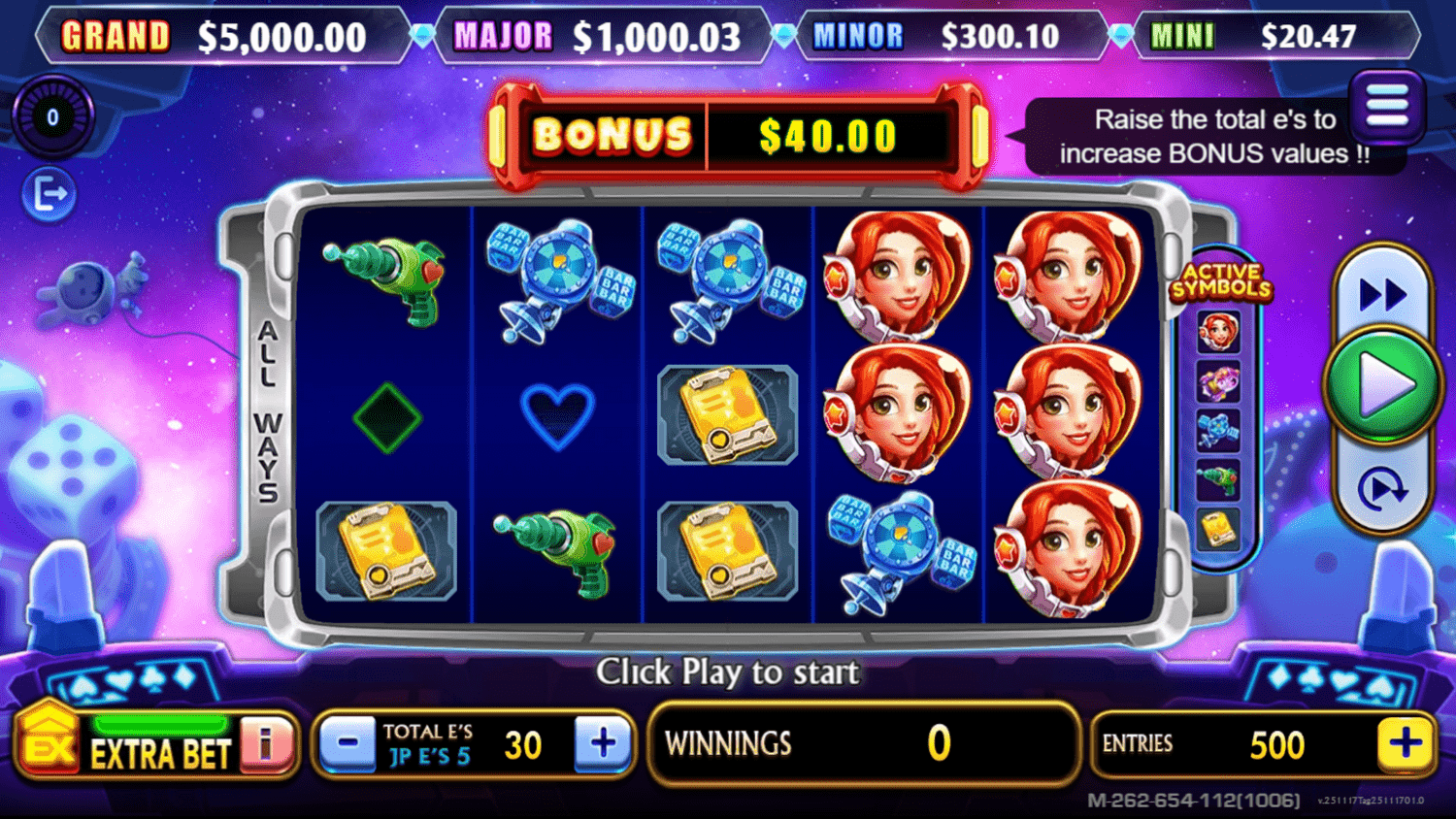Screen dimensions: 1456x819
Task: Decrease total E's with the minus button
Action: tap(347, 744)
